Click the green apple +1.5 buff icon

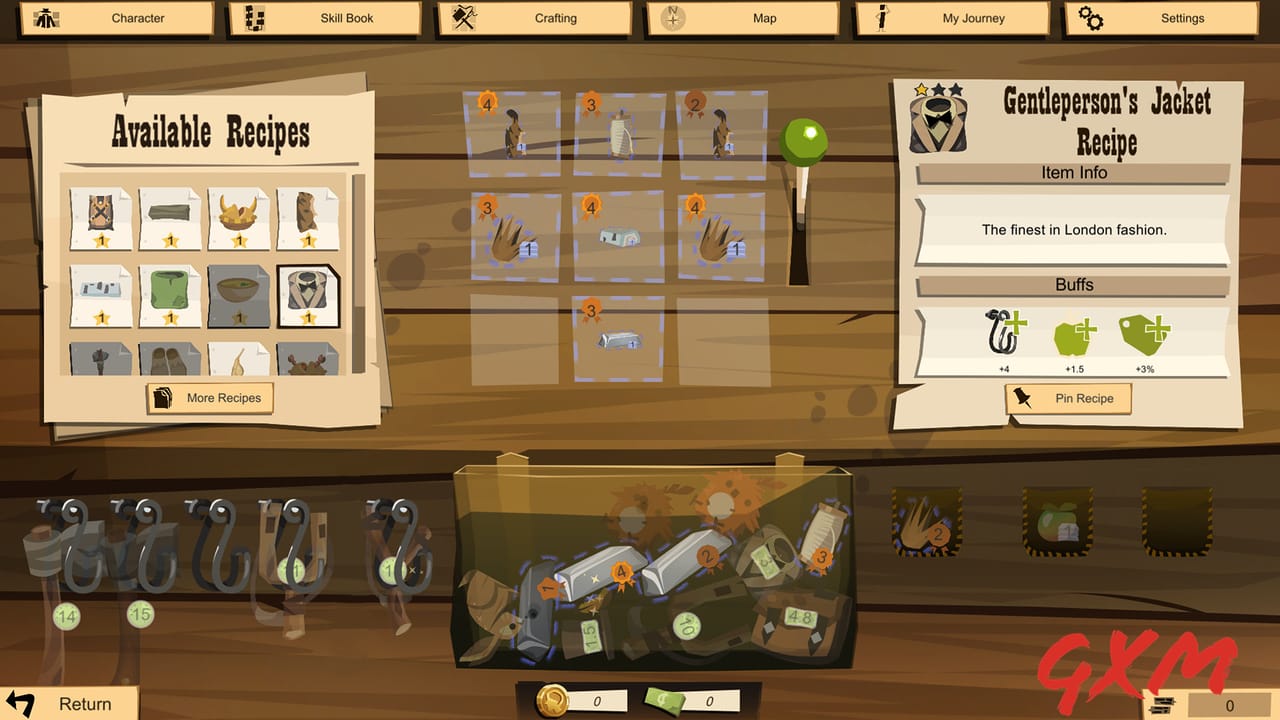click(1072, 338)
